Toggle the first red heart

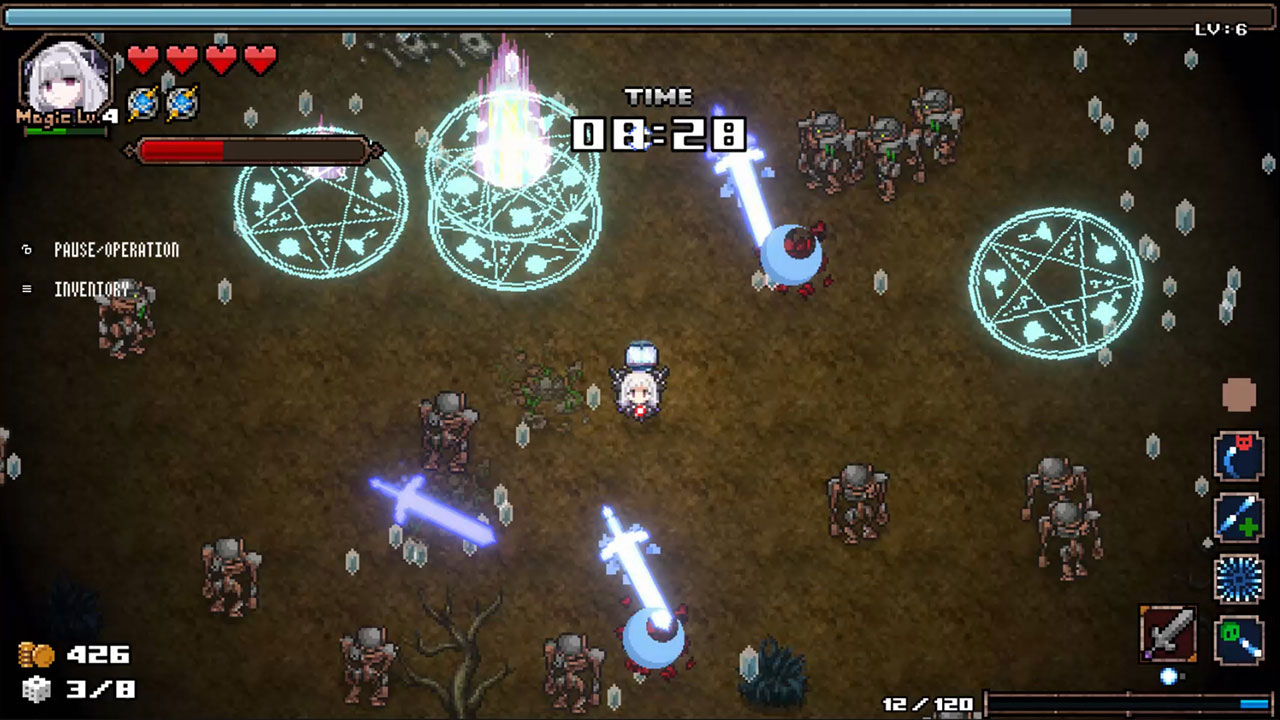click(x=141, y=58)
